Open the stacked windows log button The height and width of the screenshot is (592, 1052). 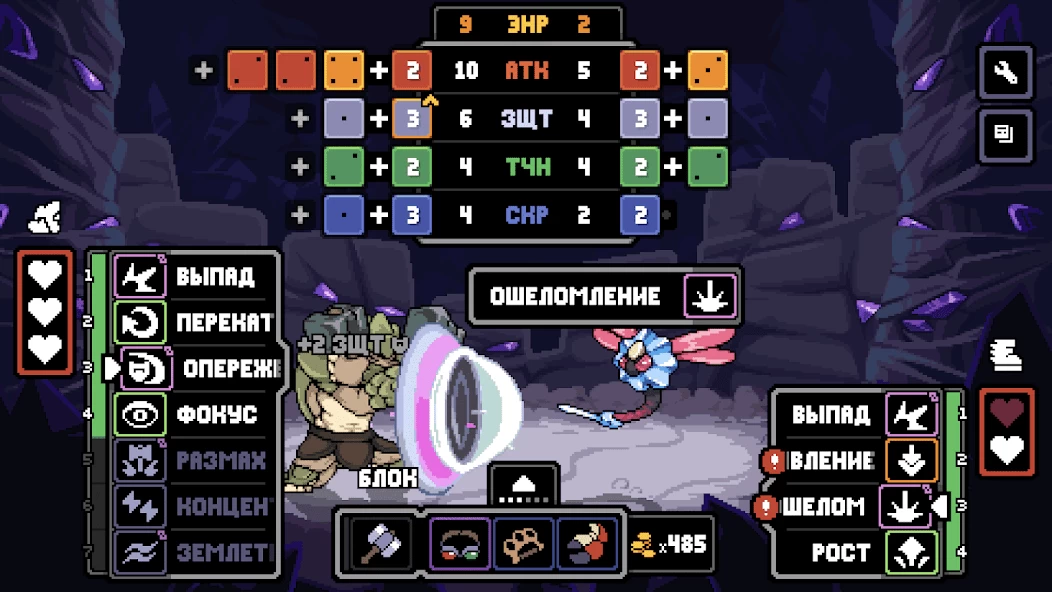[x=1005, y=134]
